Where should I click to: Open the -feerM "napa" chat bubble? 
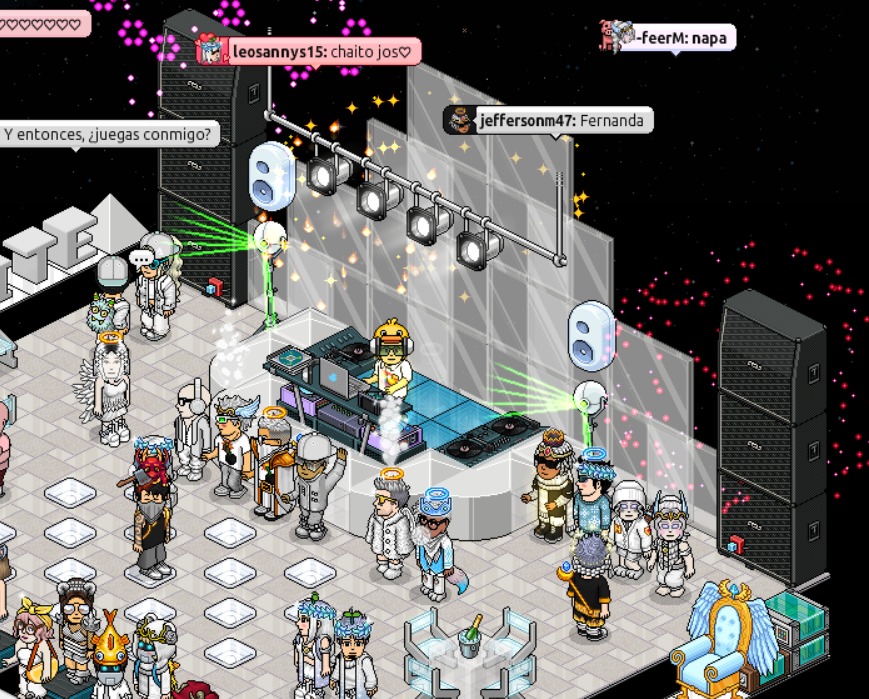668,39
